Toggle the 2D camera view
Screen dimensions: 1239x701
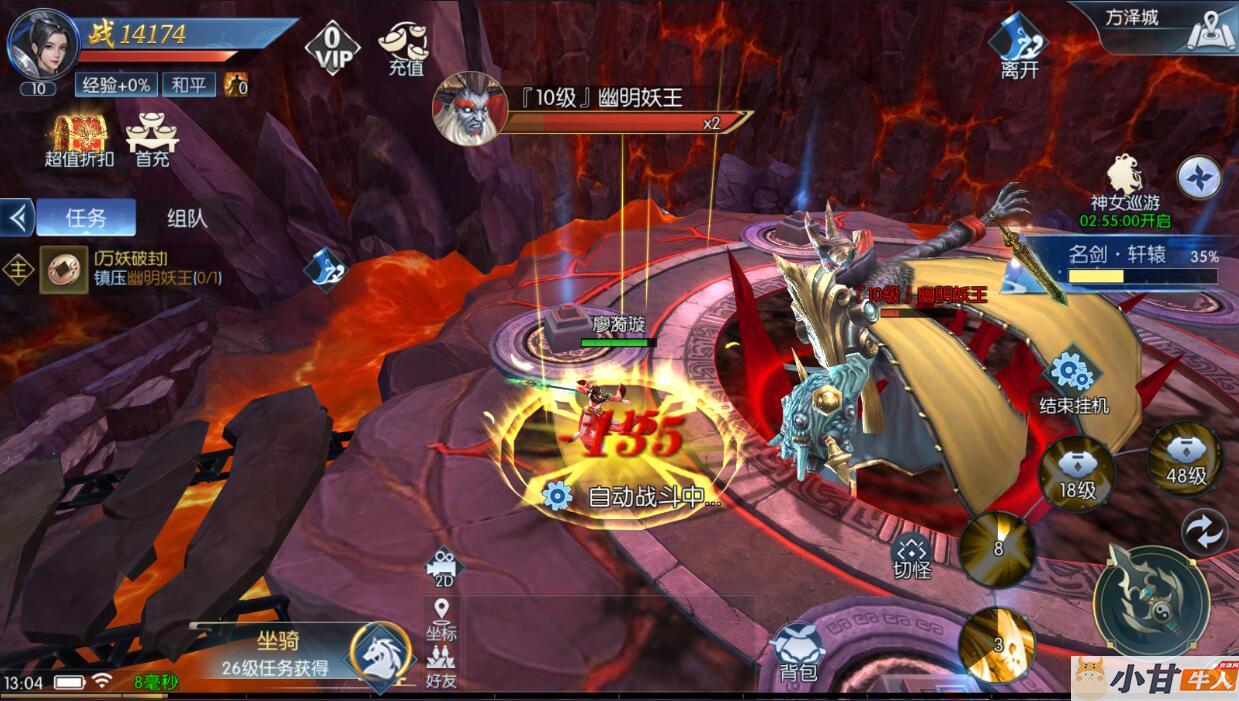443,567
